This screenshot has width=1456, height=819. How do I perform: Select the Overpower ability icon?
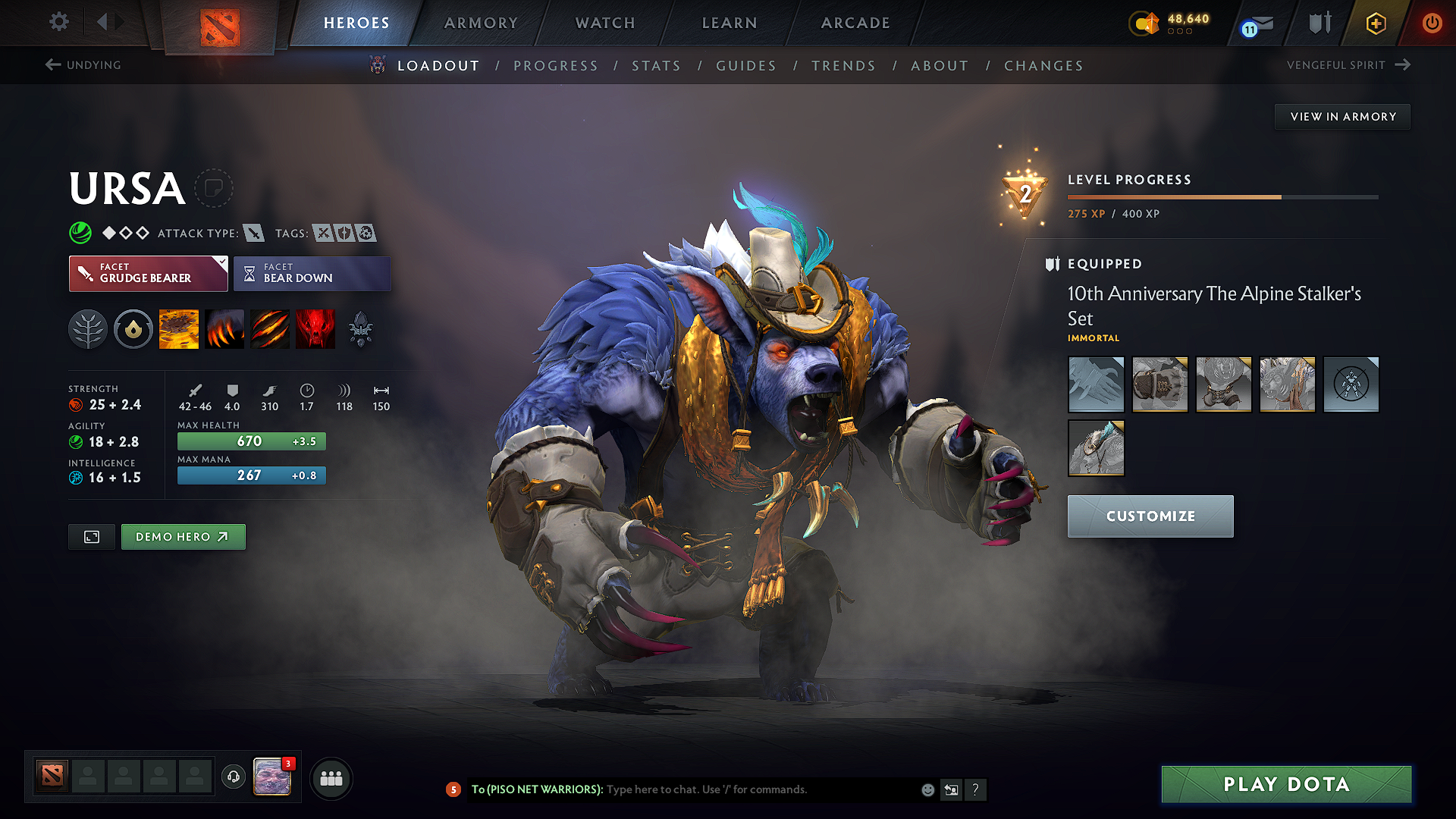coord(224,328)
